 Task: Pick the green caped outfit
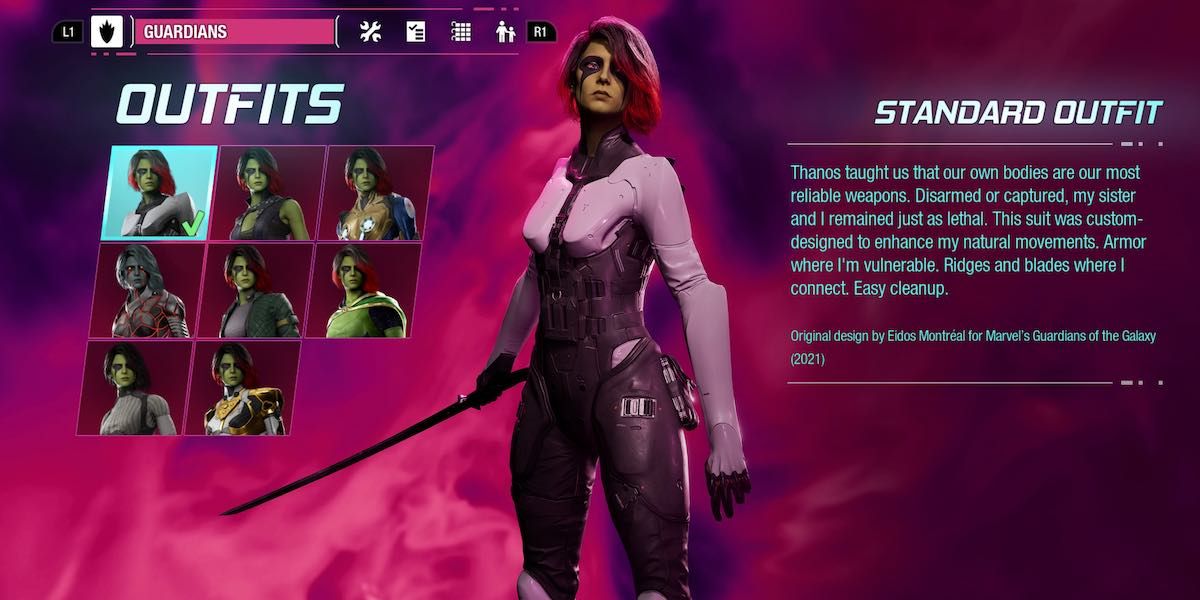[x=362, y=290]
